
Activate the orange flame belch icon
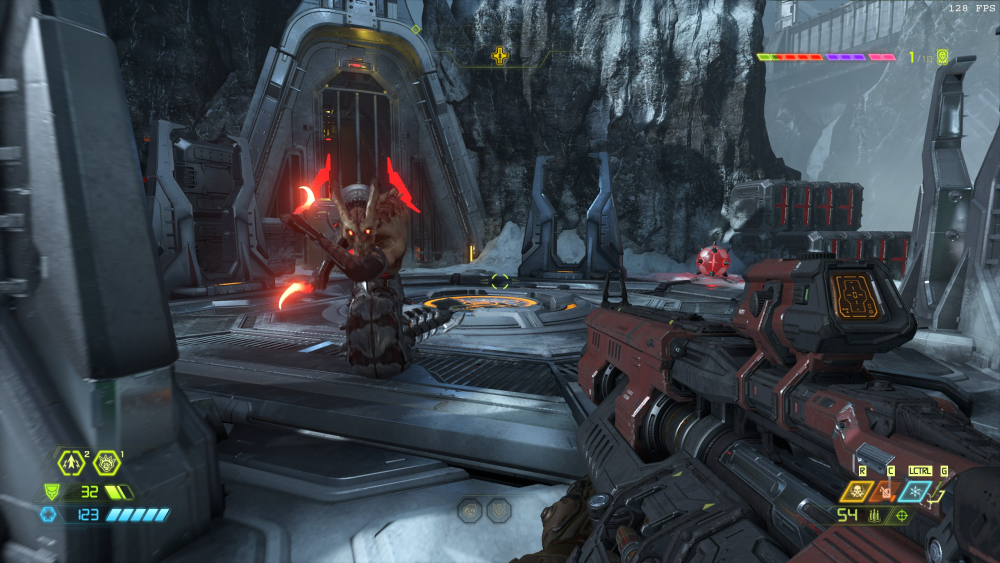(x=886, y=491)
